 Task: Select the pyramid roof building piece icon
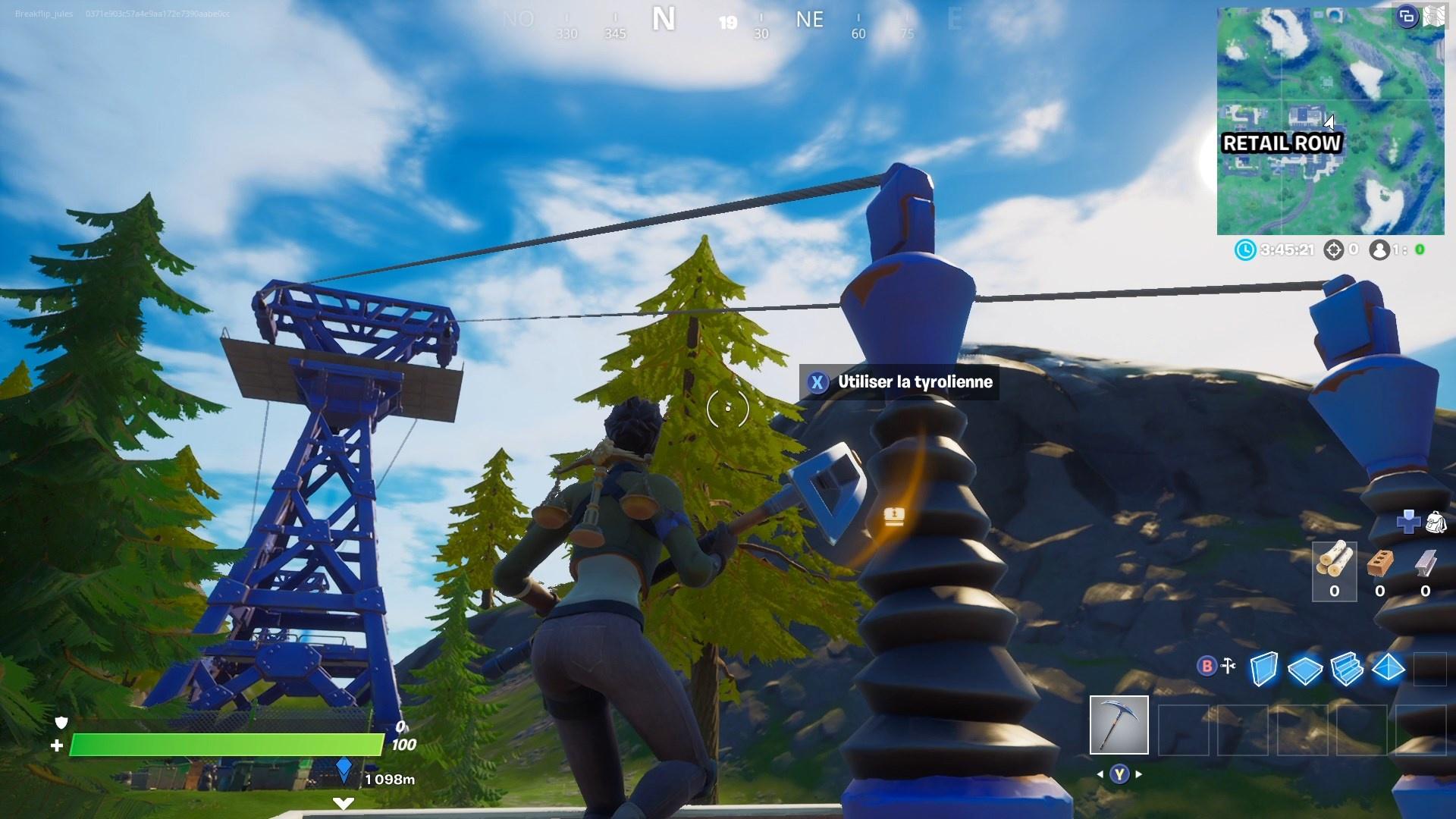click(x=1388, y=668)
